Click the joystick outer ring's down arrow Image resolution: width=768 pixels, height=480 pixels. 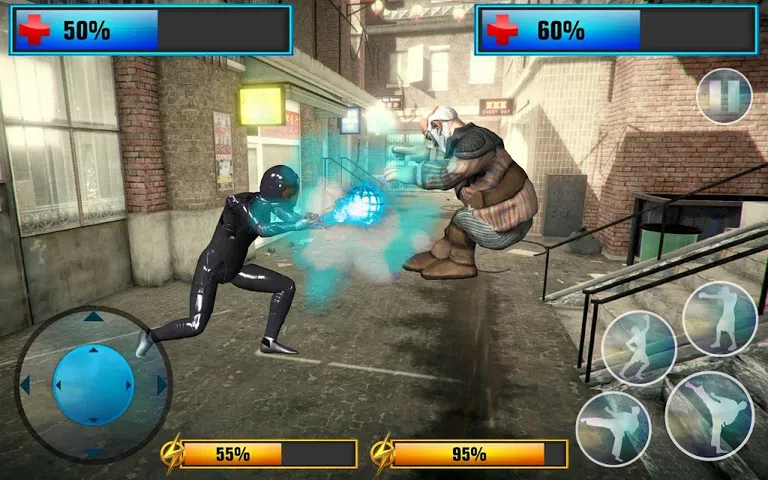[93, 452]
